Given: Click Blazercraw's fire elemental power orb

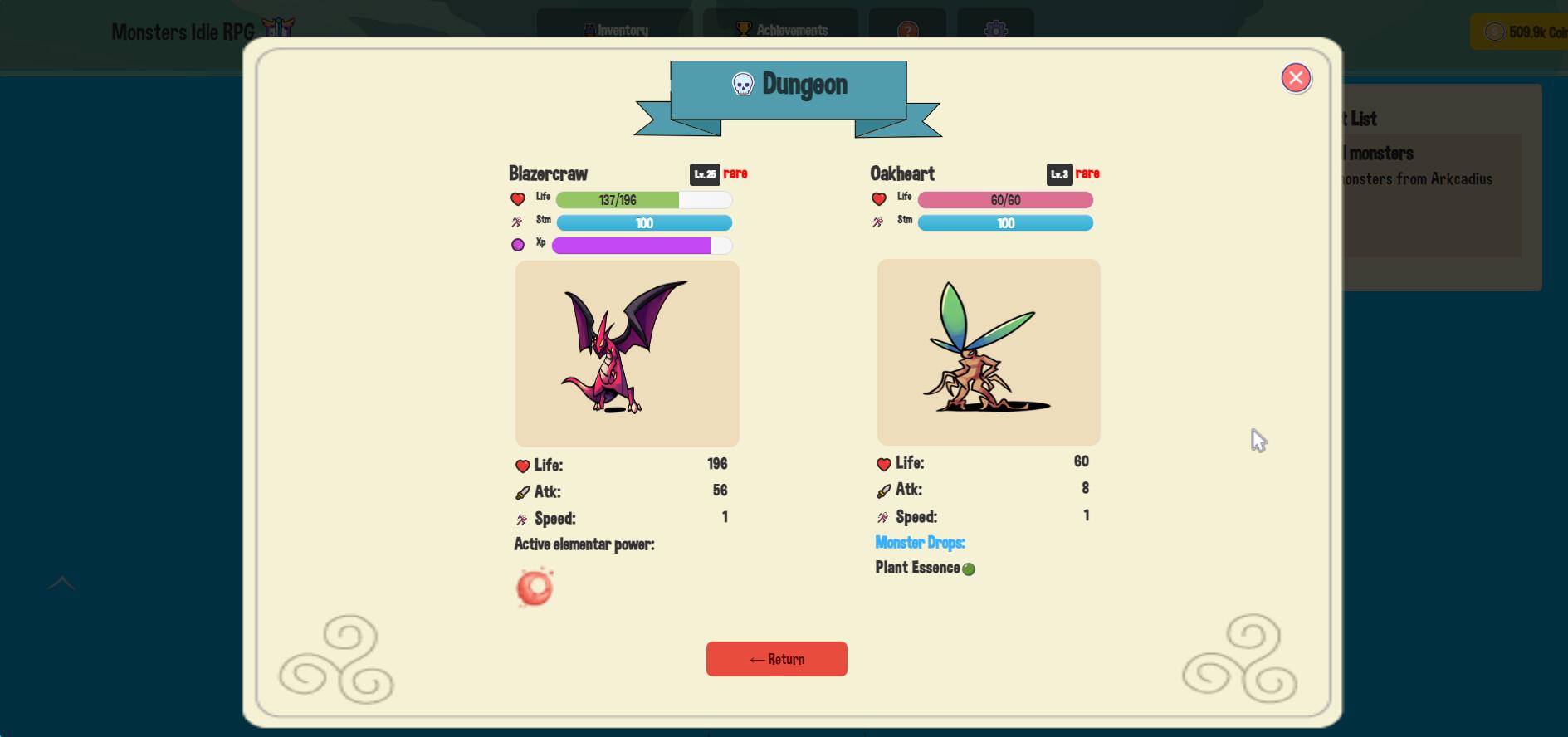Looking at the screenshot, I should click(x=535, y=588).
